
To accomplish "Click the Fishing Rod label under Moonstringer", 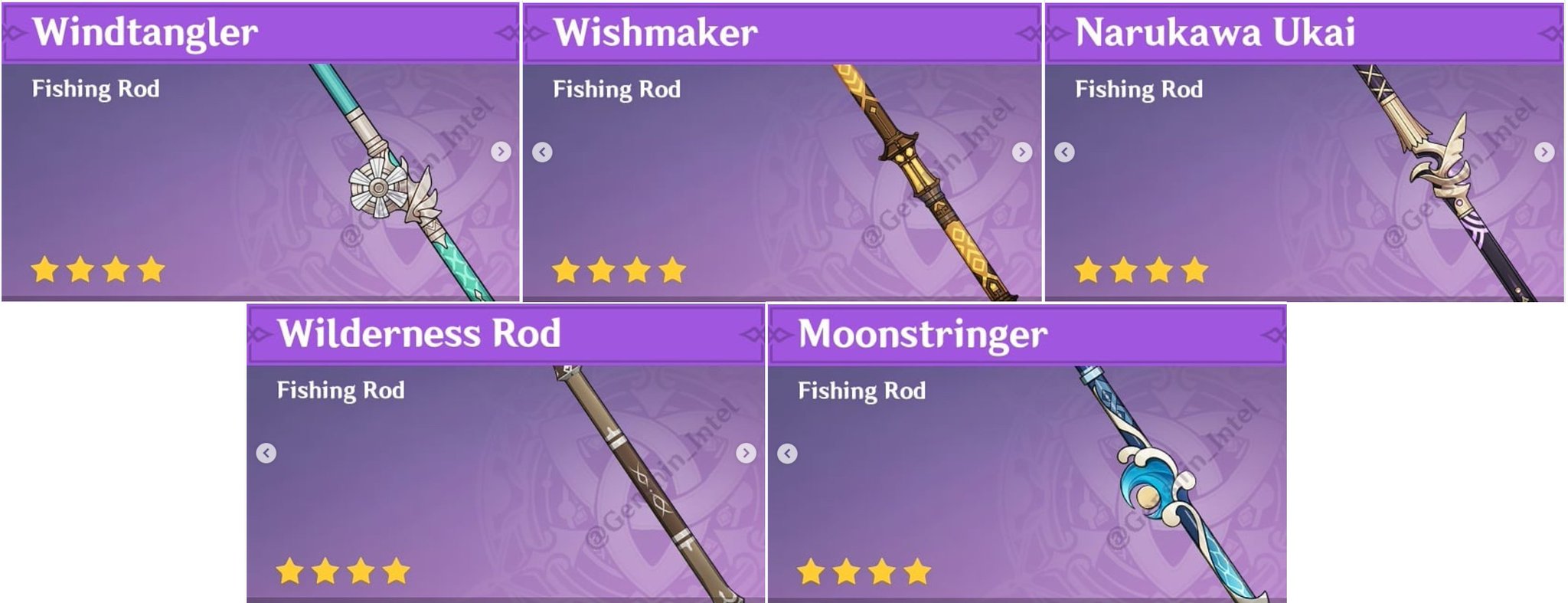I will tap(861, 391).
